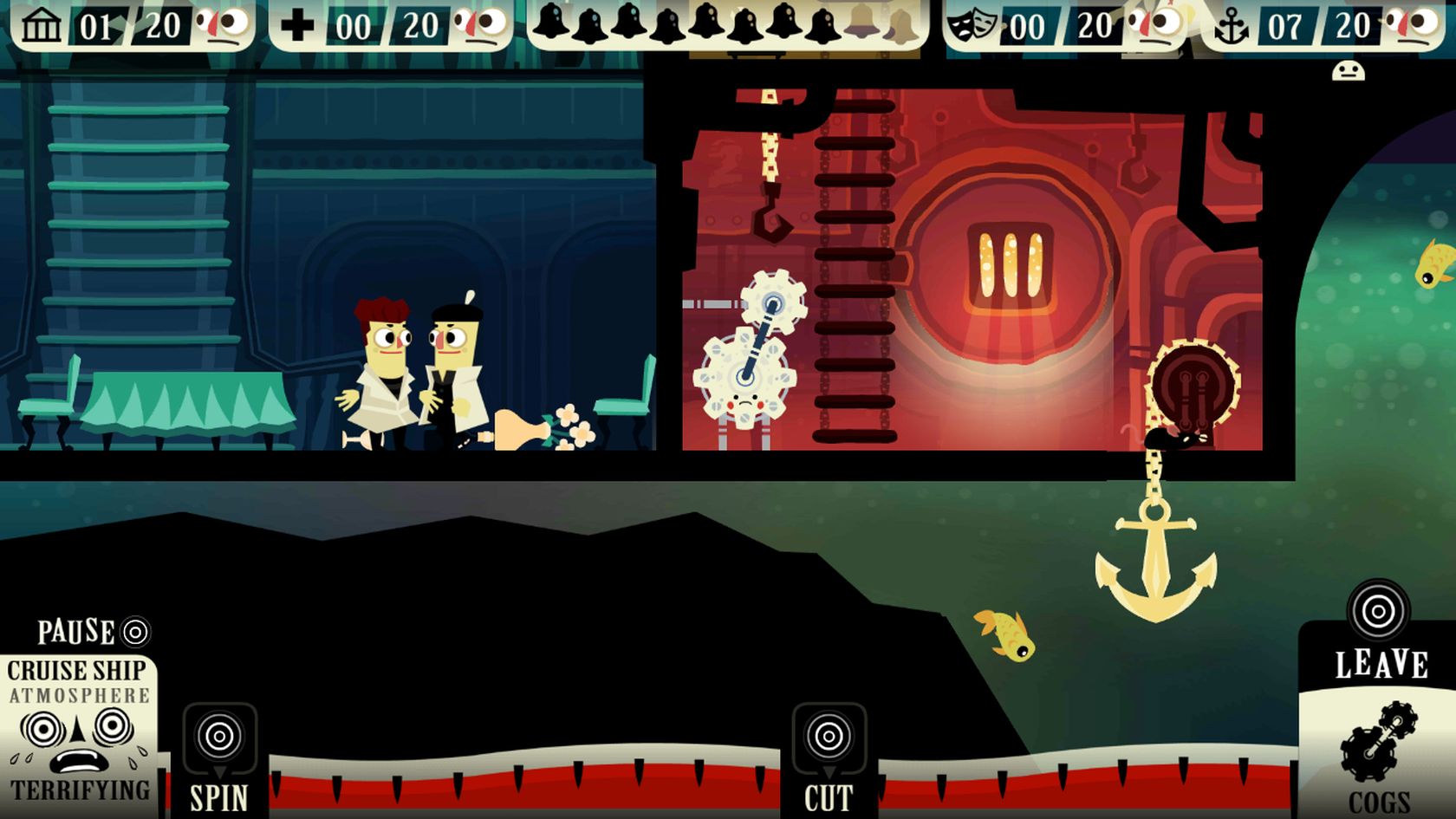Activate the Spin action
Viewport: 1456px width, 819px height.
coord(219,738)
